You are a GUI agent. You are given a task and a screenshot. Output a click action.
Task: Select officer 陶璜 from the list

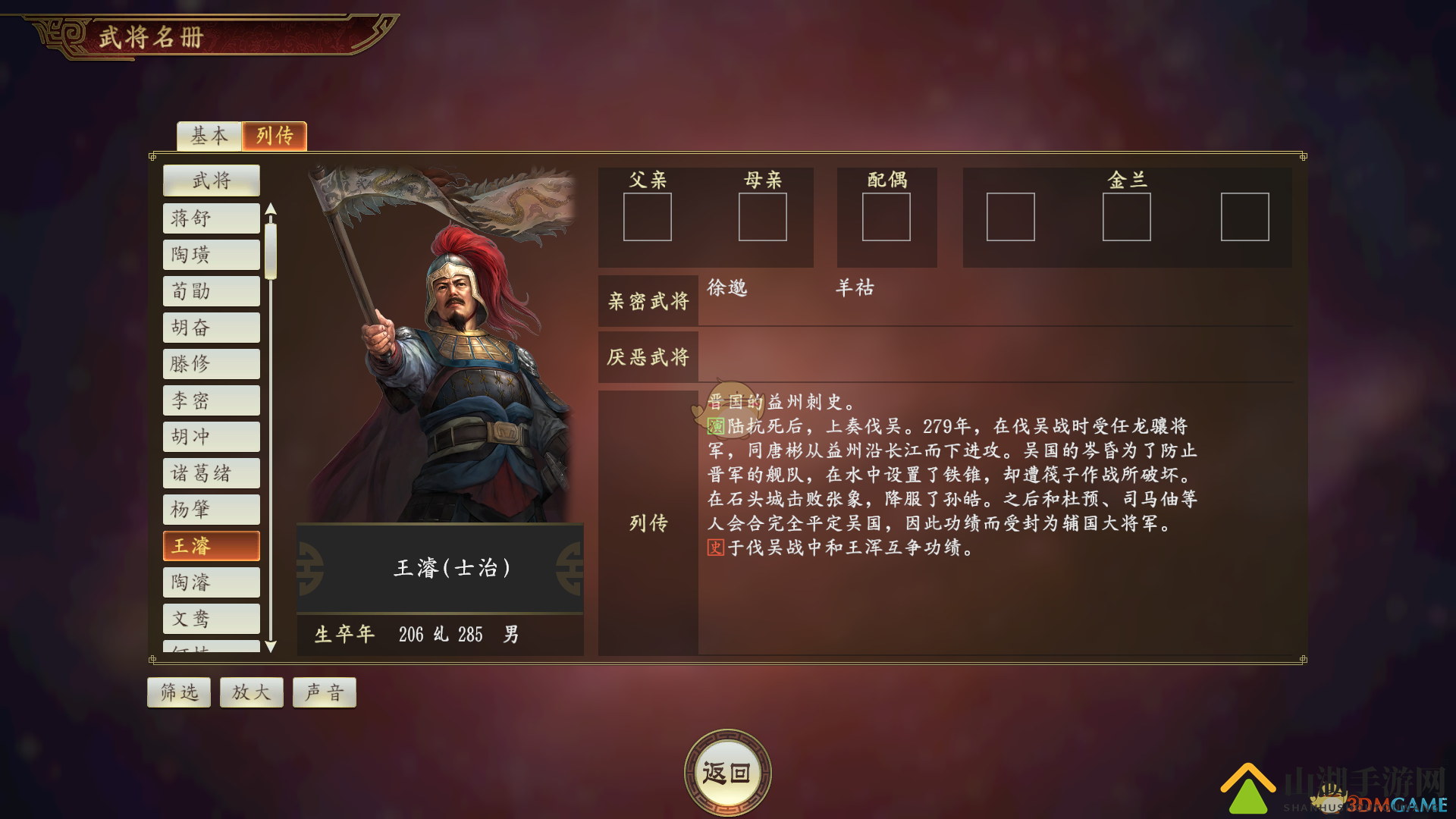(211, 254)
